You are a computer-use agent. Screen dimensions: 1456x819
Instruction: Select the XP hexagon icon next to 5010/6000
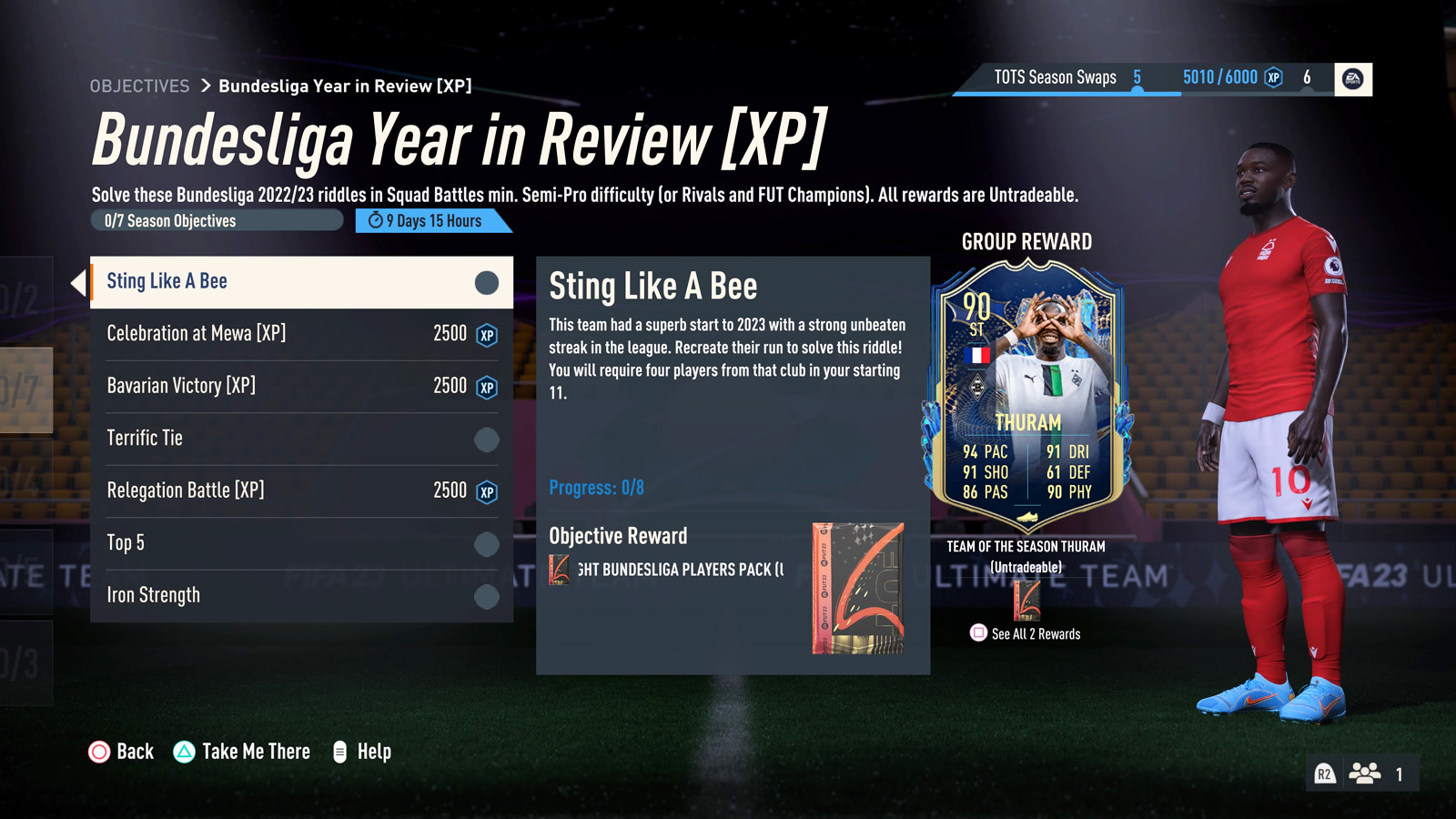(x=1275, y=78)
